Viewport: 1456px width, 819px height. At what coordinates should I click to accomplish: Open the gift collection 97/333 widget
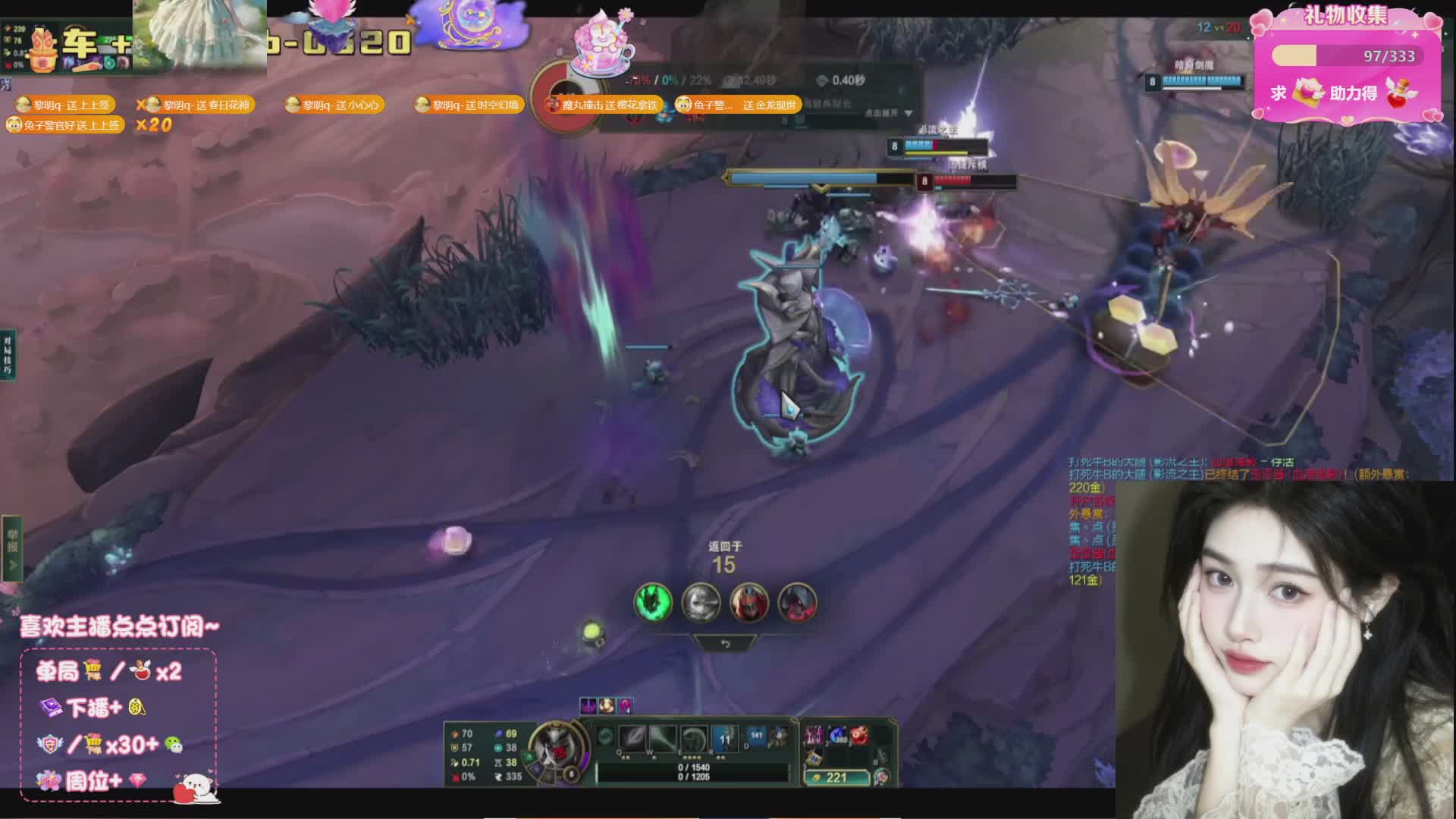1346,64
